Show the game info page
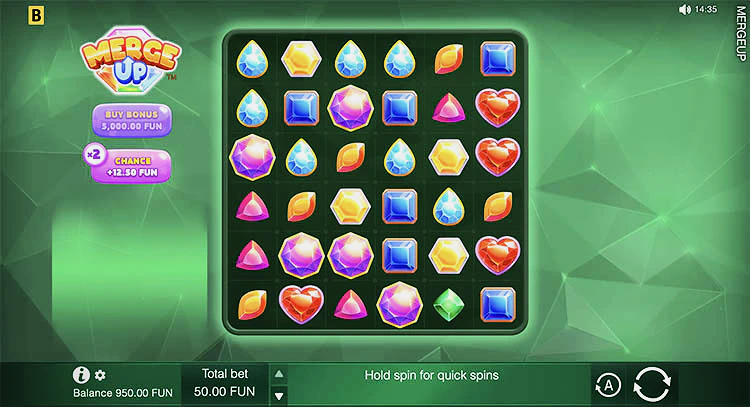Screen dimensions: 750x407 coord(82,375)
